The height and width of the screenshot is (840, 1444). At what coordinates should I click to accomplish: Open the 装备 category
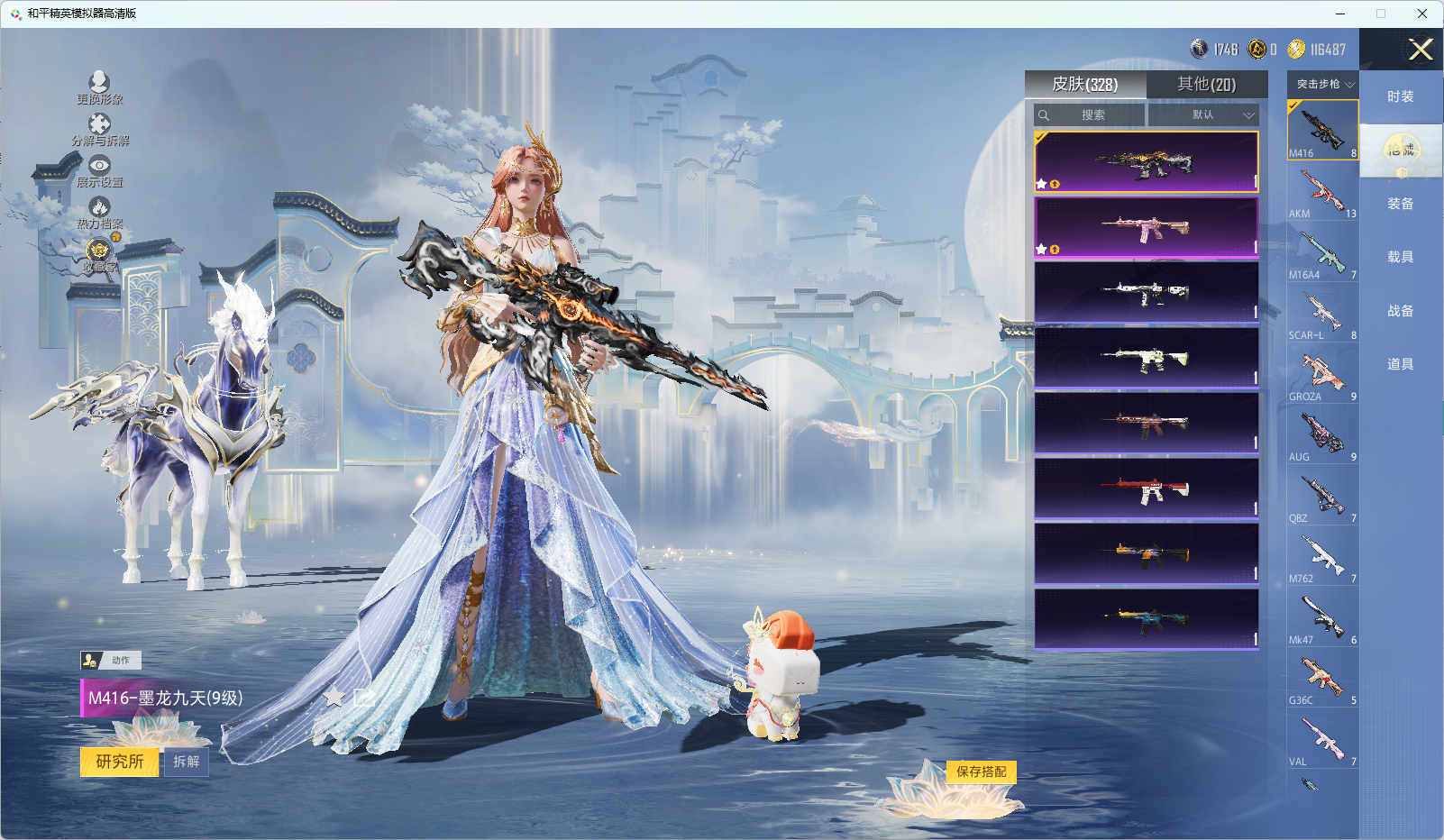(1400, 204)
